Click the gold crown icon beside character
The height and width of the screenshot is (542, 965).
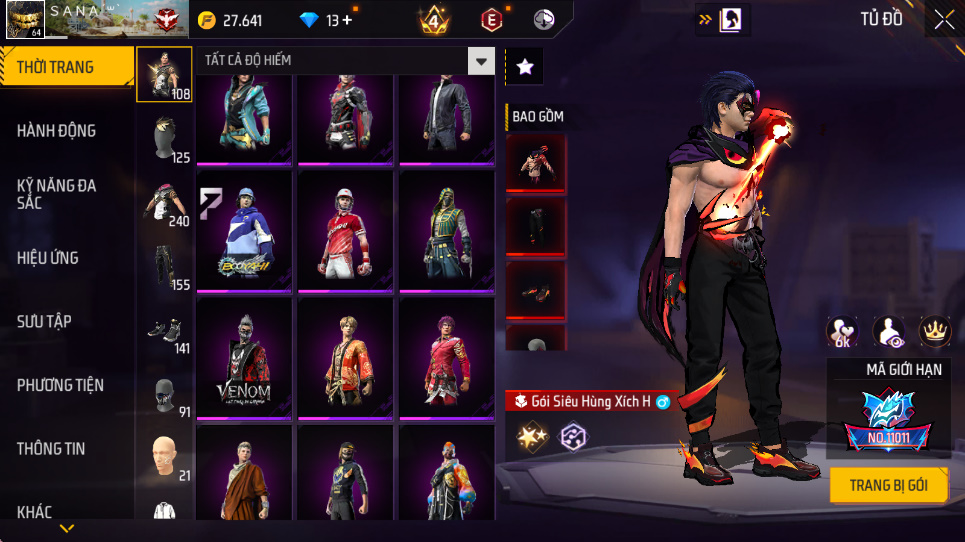coord(934,332)
